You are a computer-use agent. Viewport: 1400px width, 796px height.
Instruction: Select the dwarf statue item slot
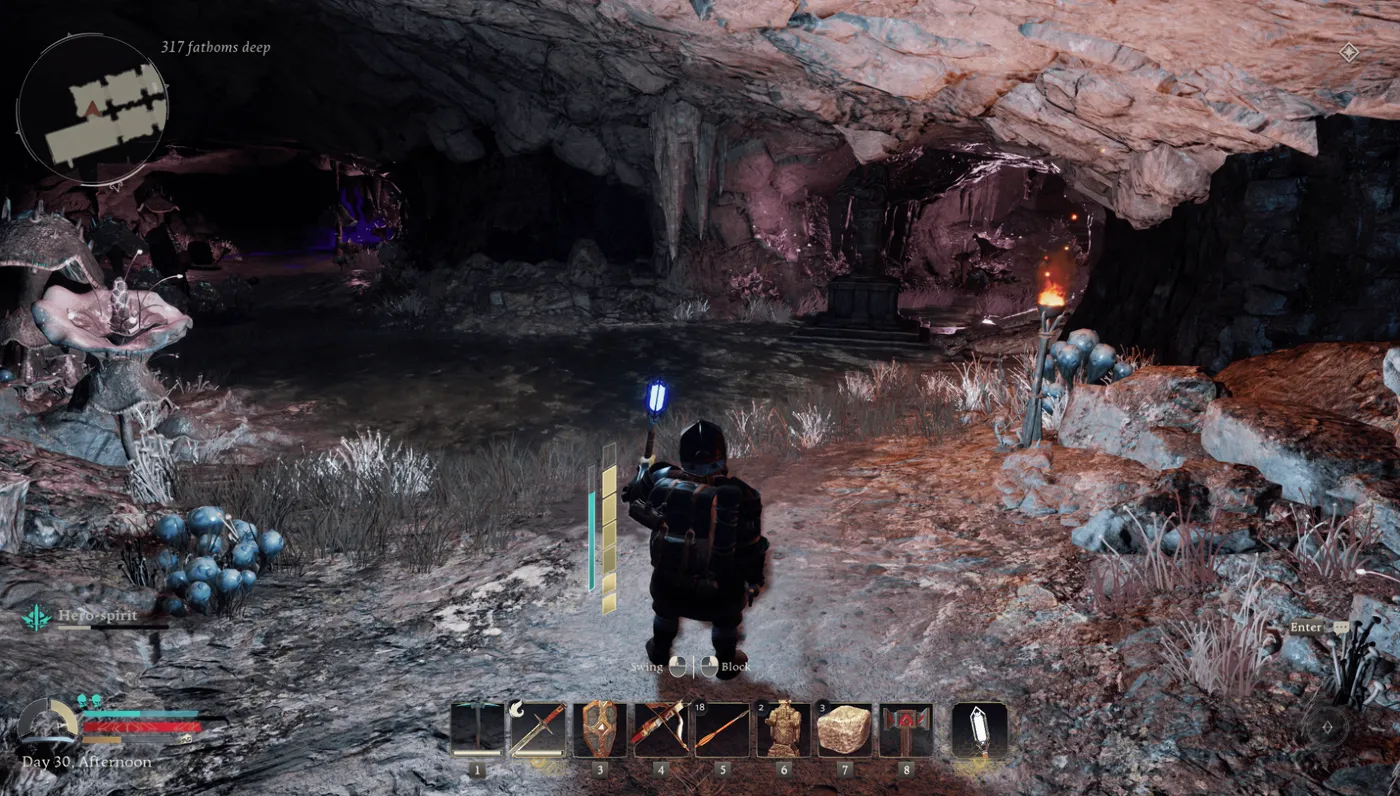pos(783,730)
